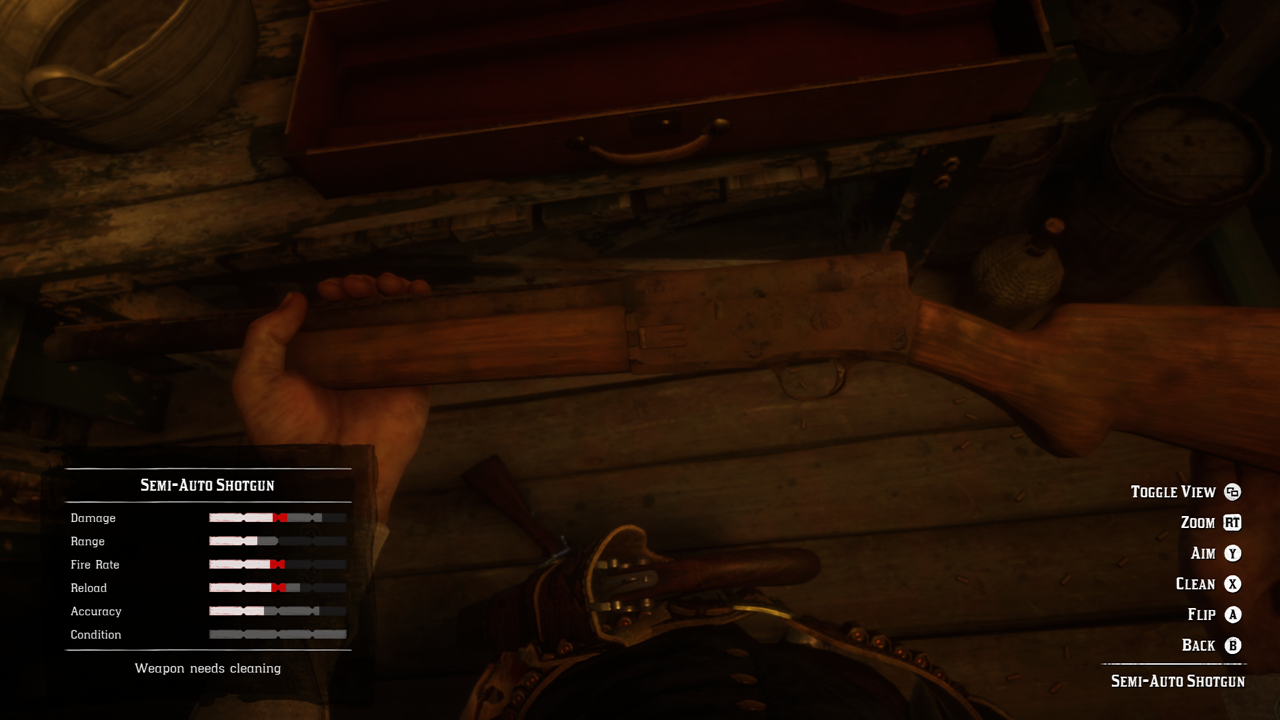This screenshot has height=720, width=1280.
Task: Toggle the weapon view mode
Action: tap(1175, 491)
